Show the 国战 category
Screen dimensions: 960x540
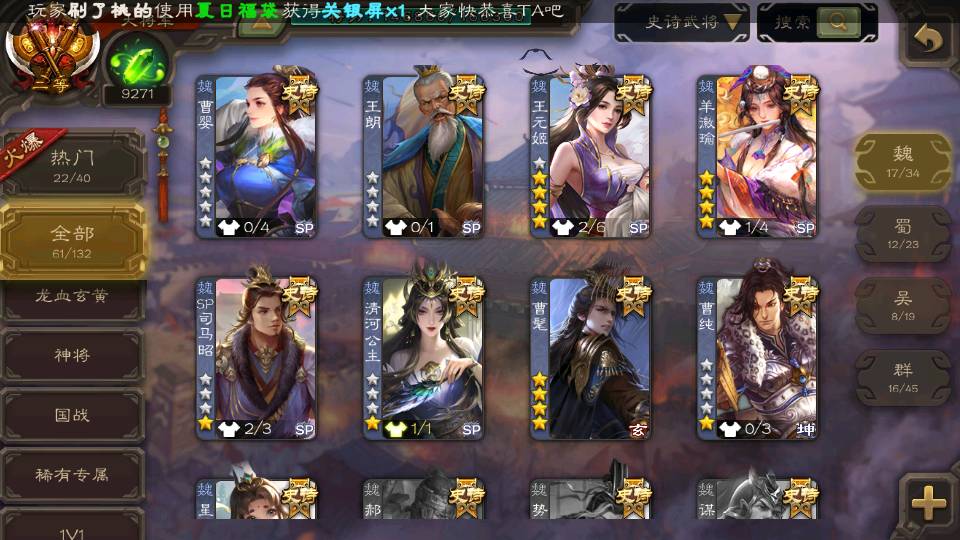72,413
